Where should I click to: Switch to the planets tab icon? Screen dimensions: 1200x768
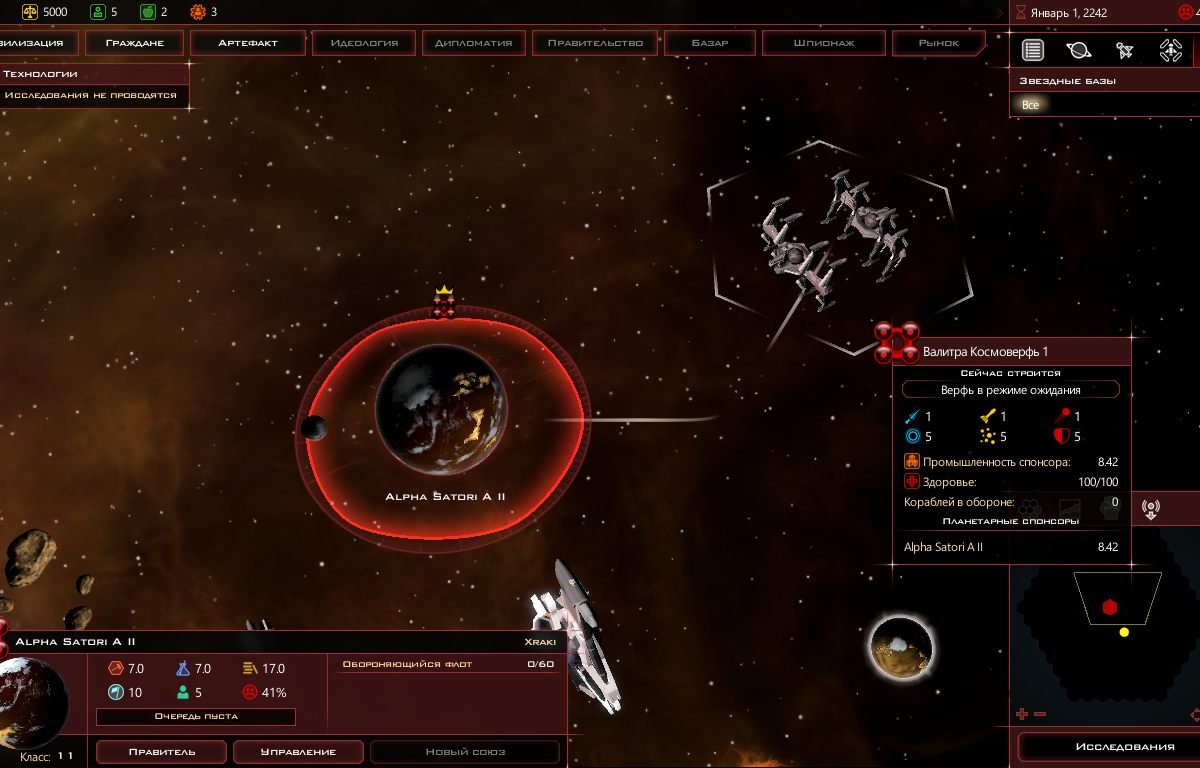pos(1079,50)
